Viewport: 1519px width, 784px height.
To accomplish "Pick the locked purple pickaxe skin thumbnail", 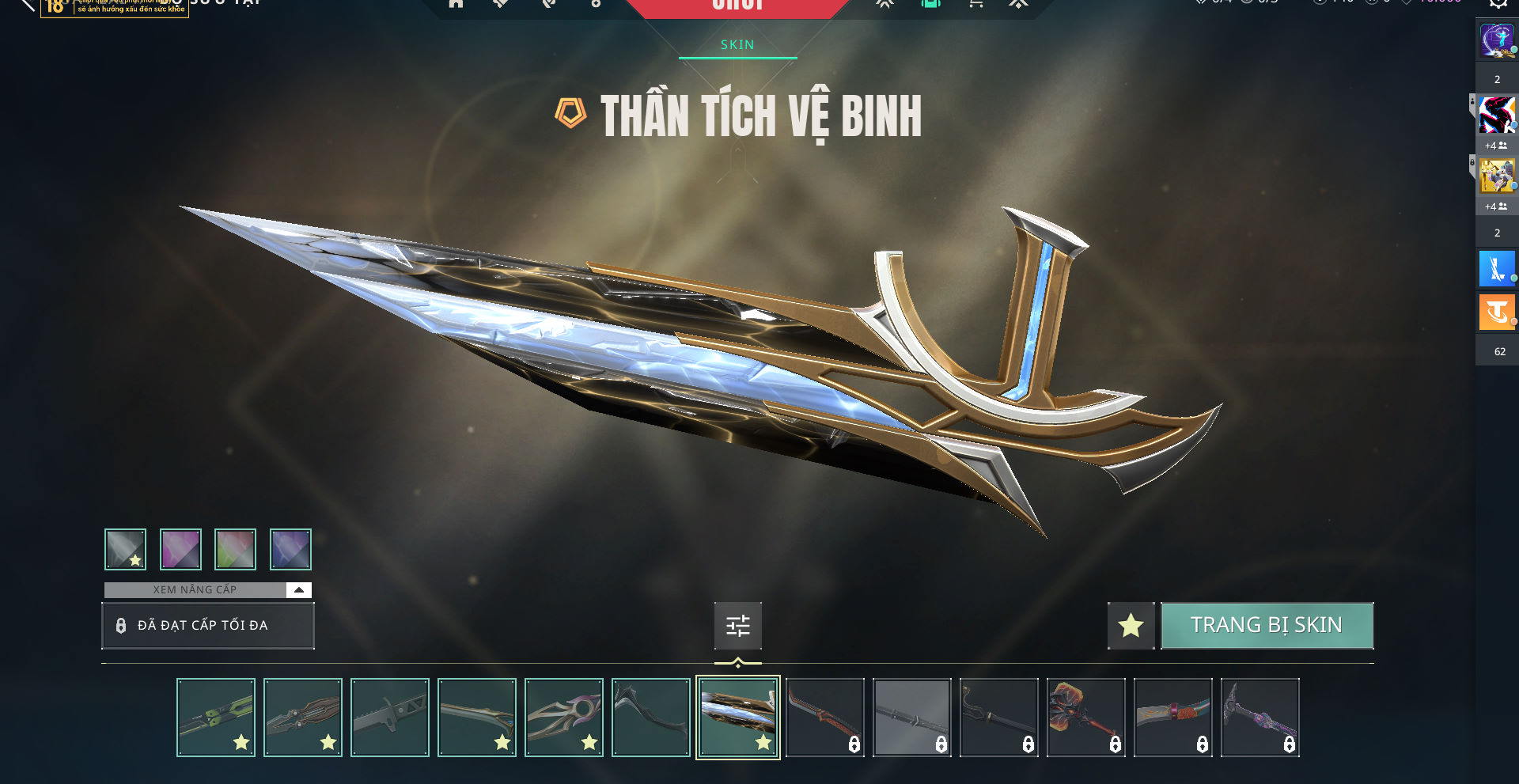I will [1260, 718].
